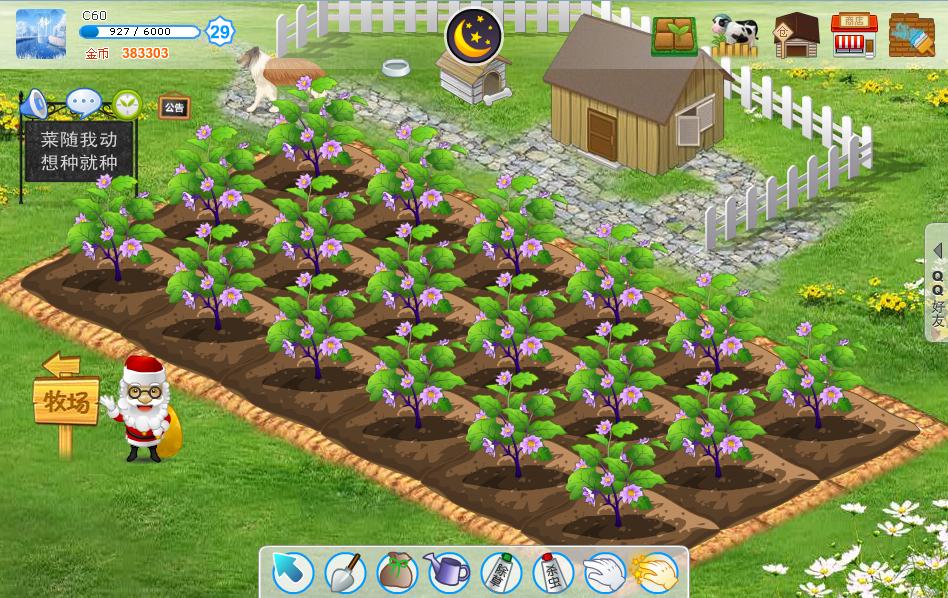This screenshot has width=948, height=598.
Task: Go to the cow ranch icon
Action: tap(735, 34)
